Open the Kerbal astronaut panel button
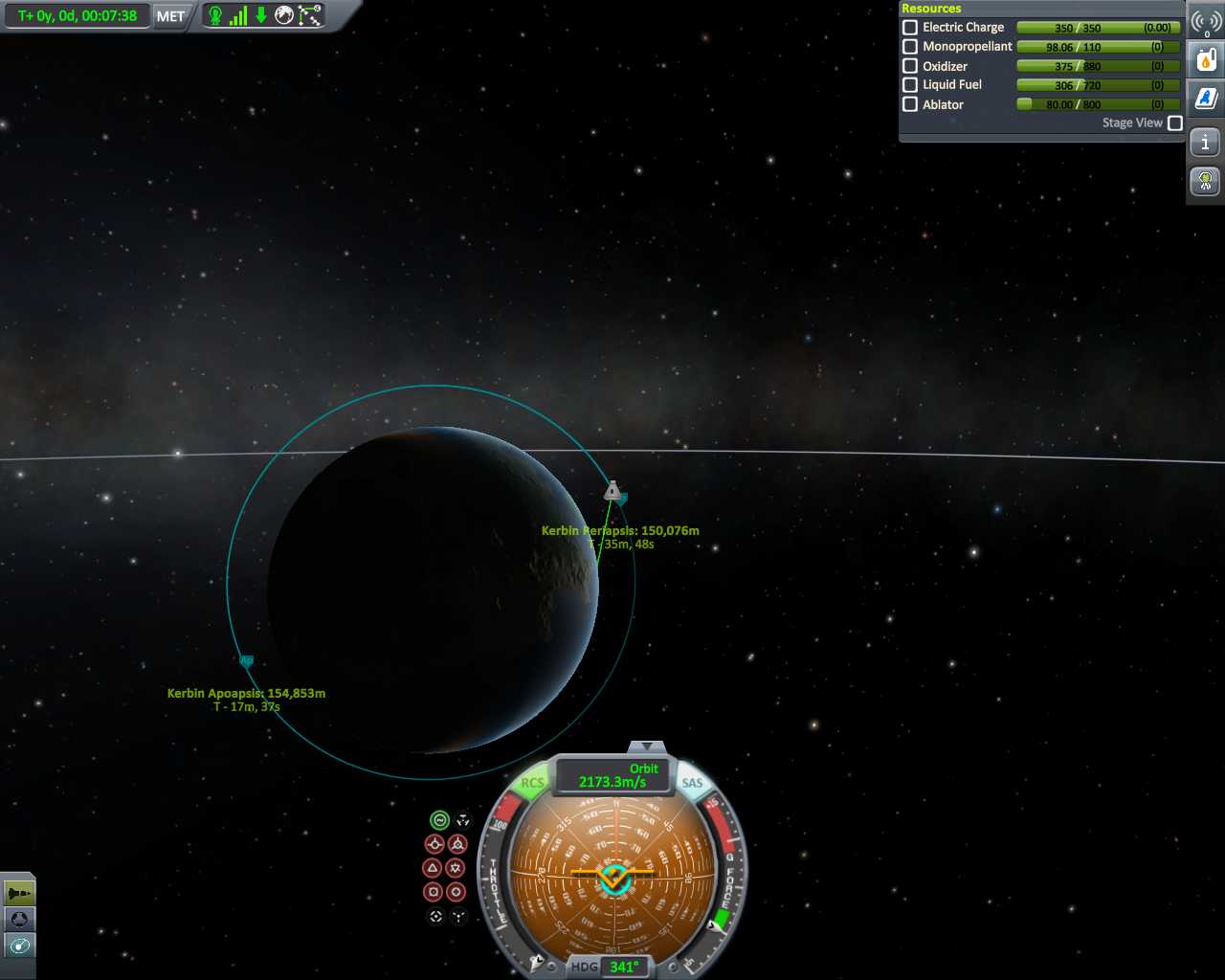1225x980 pixels. (x=1206, y=181)
